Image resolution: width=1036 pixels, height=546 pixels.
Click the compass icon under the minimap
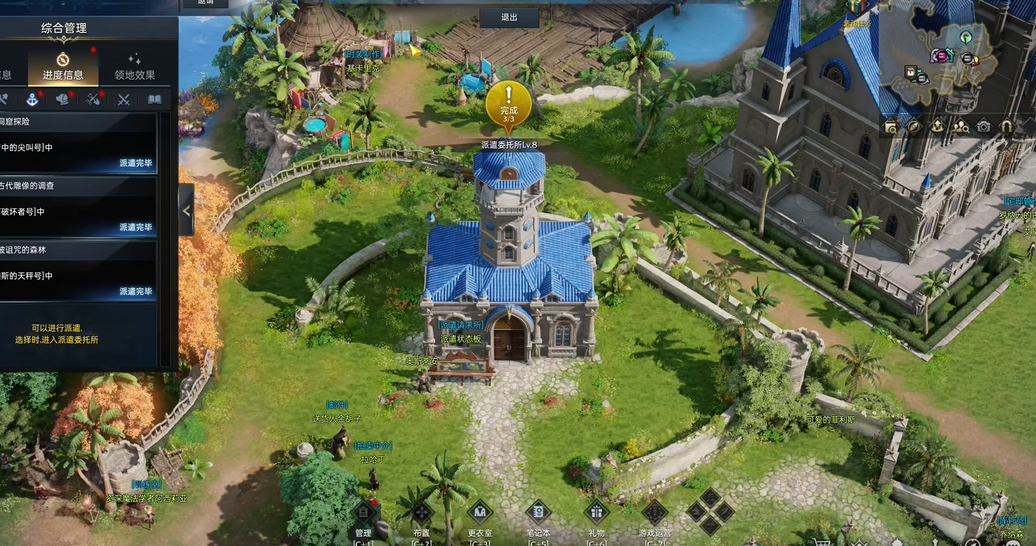pos(914,127)
